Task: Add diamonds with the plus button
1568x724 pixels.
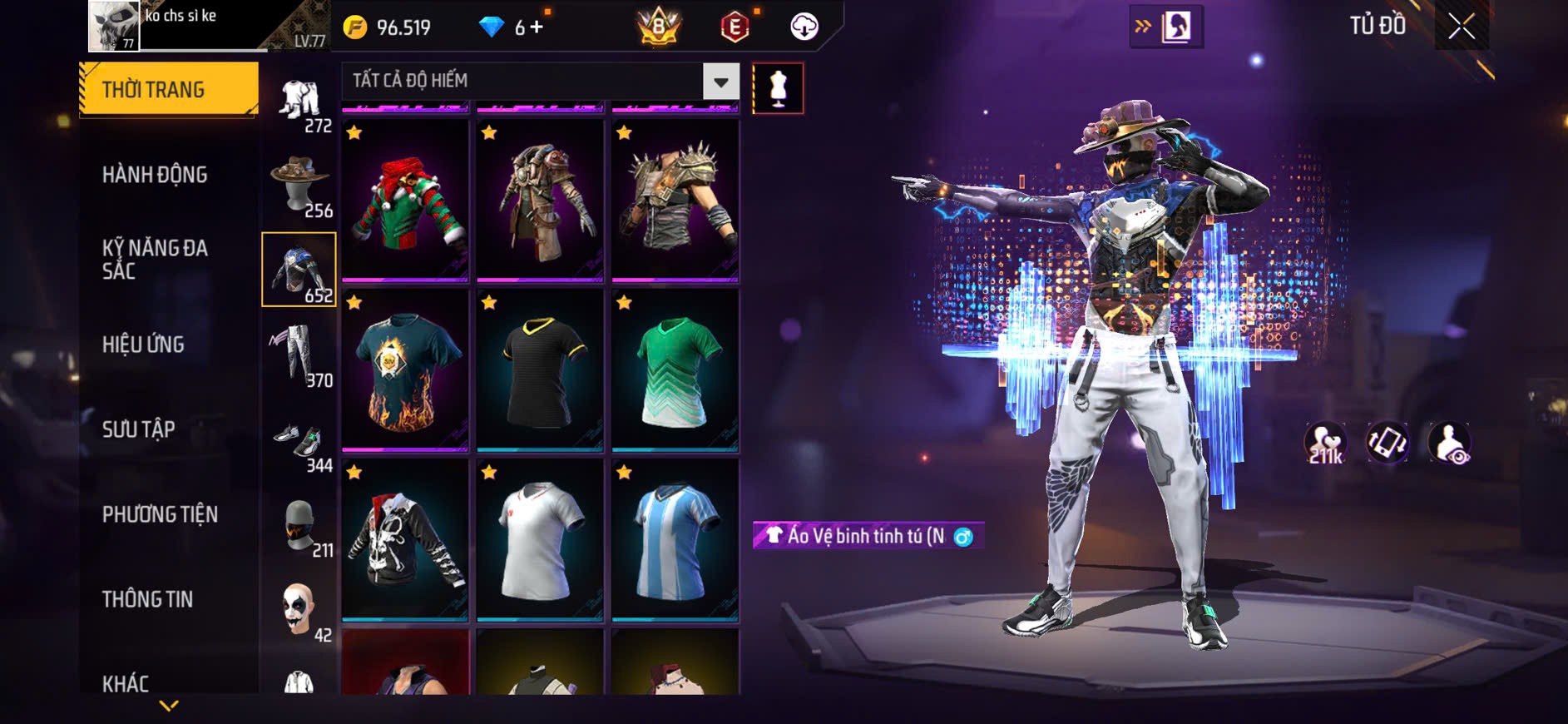Action: pos(537,27)
